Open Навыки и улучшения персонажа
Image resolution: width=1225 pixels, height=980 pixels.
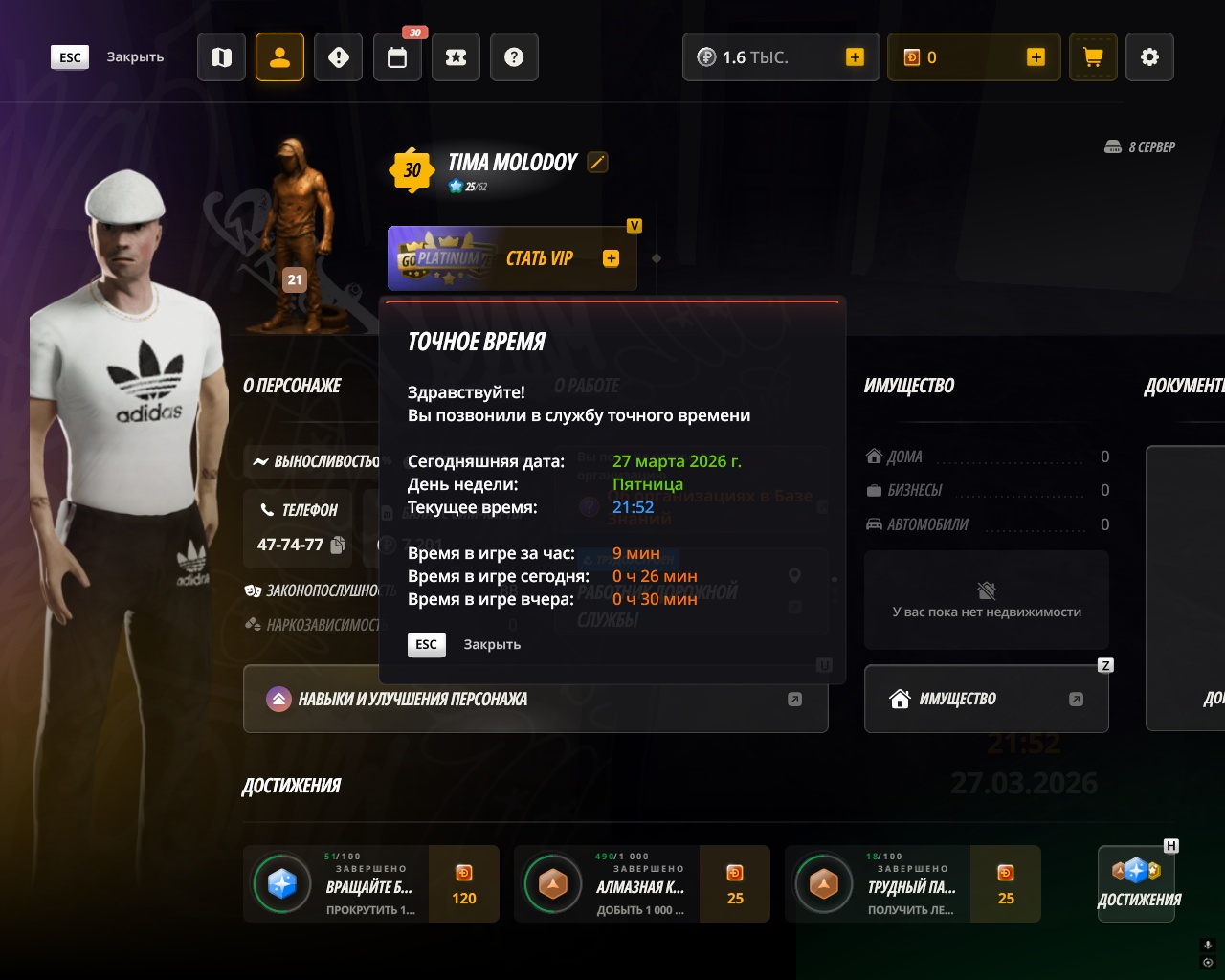535,700
